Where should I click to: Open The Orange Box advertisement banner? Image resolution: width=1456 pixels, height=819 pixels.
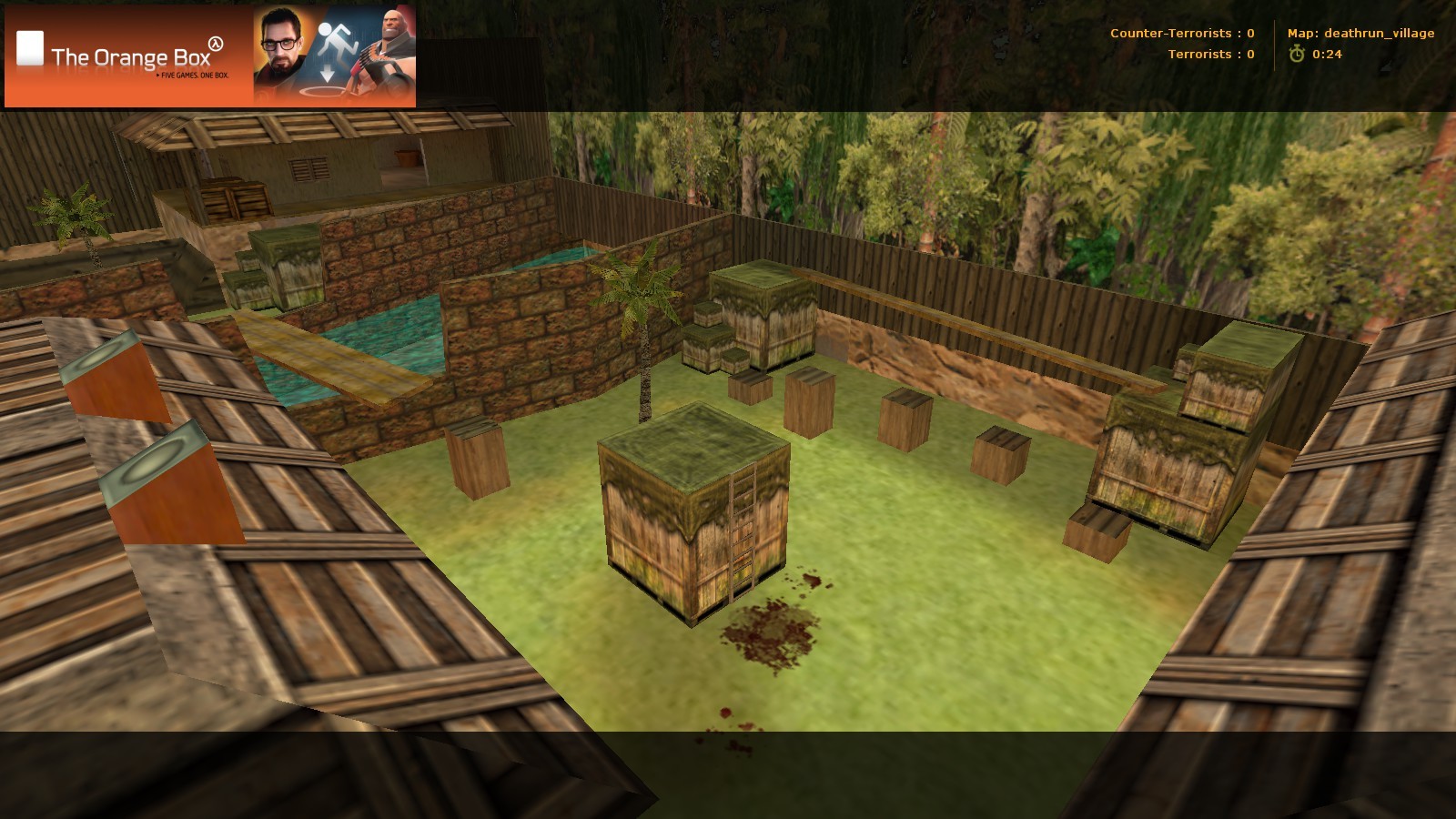[210, 56]
